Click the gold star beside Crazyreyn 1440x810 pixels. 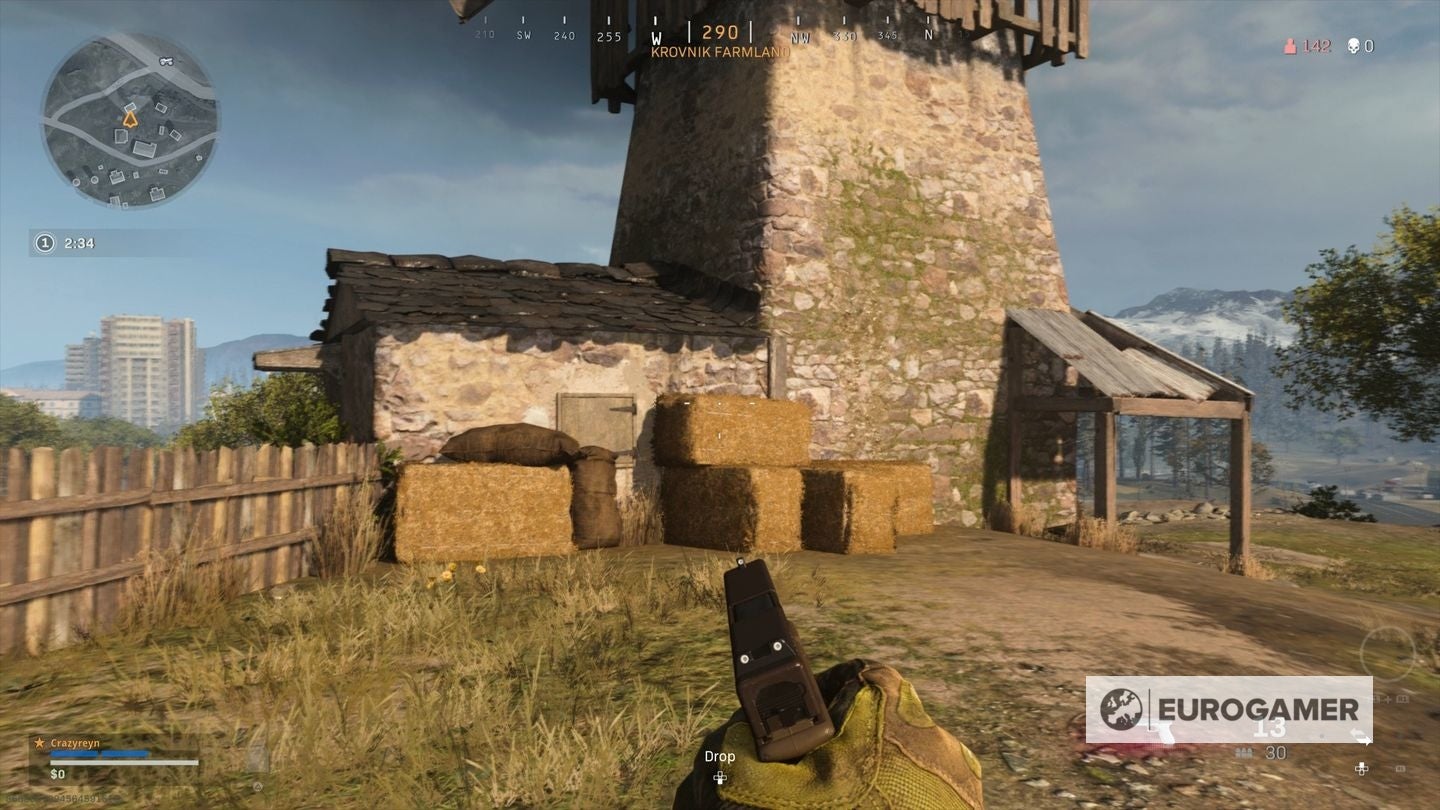40,743
